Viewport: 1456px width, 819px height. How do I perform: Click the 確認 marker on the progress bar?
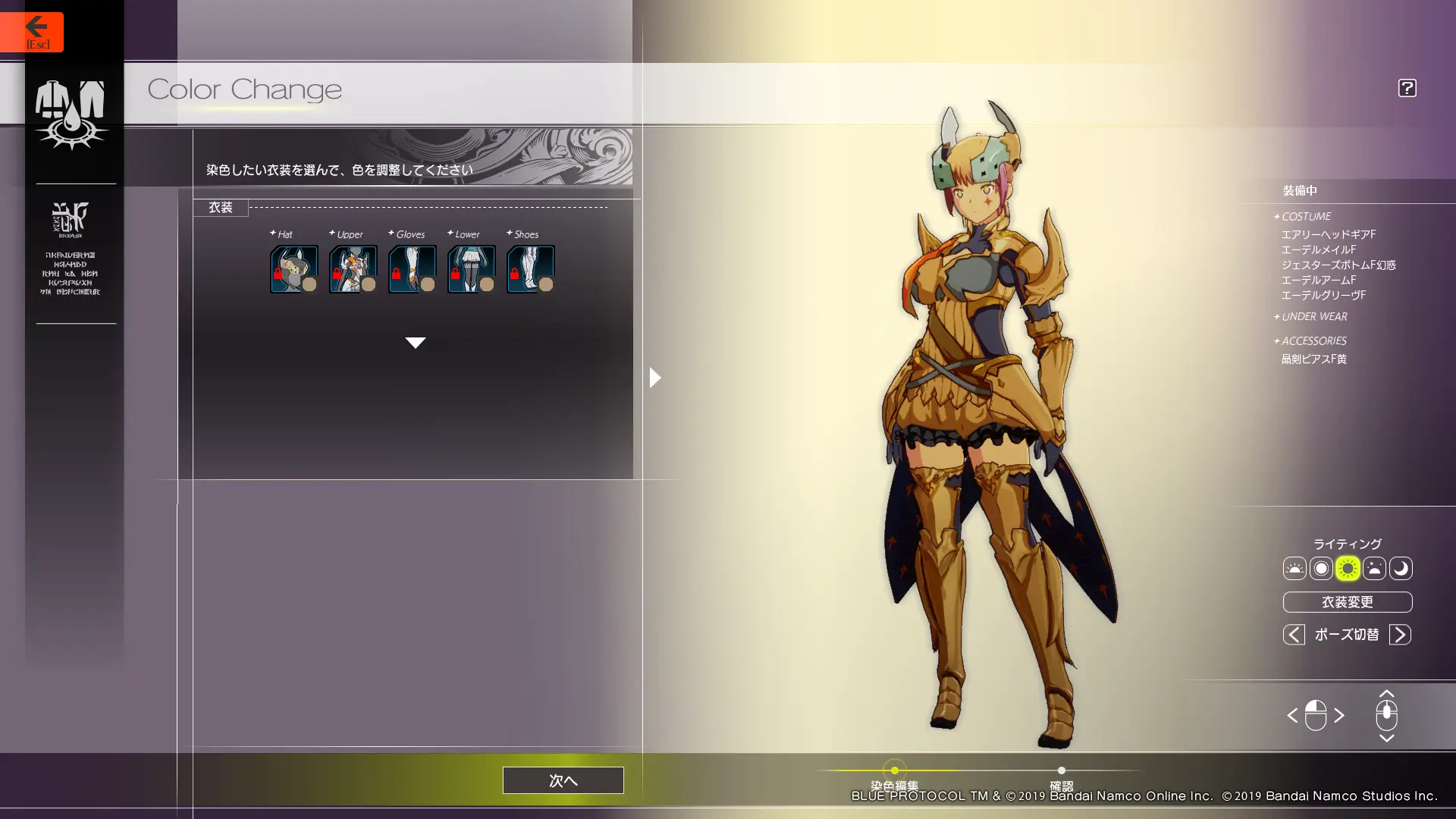[x=1061, y=770]
